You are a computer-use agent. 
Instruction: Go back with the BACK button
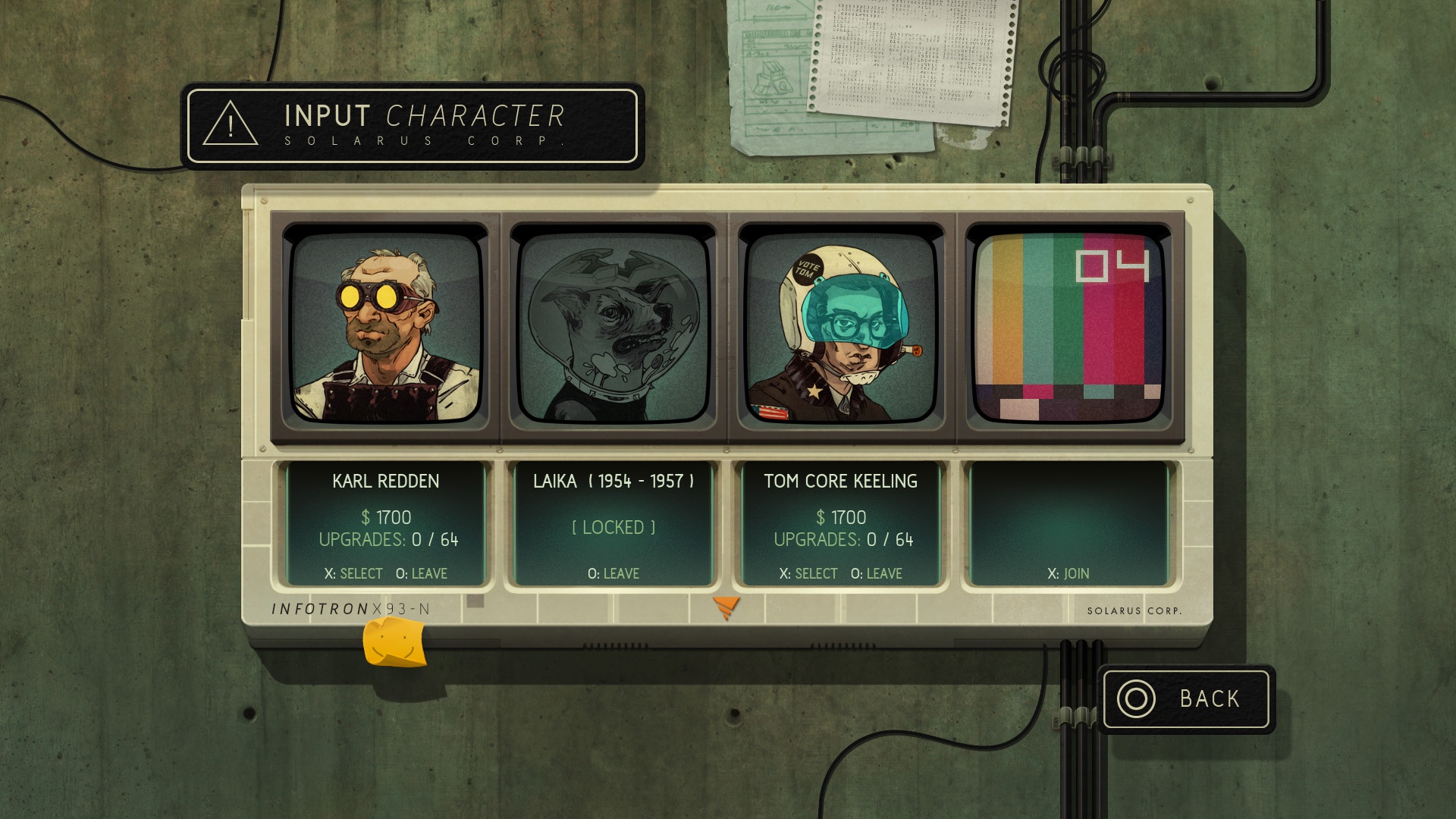tap(1186, 698)
